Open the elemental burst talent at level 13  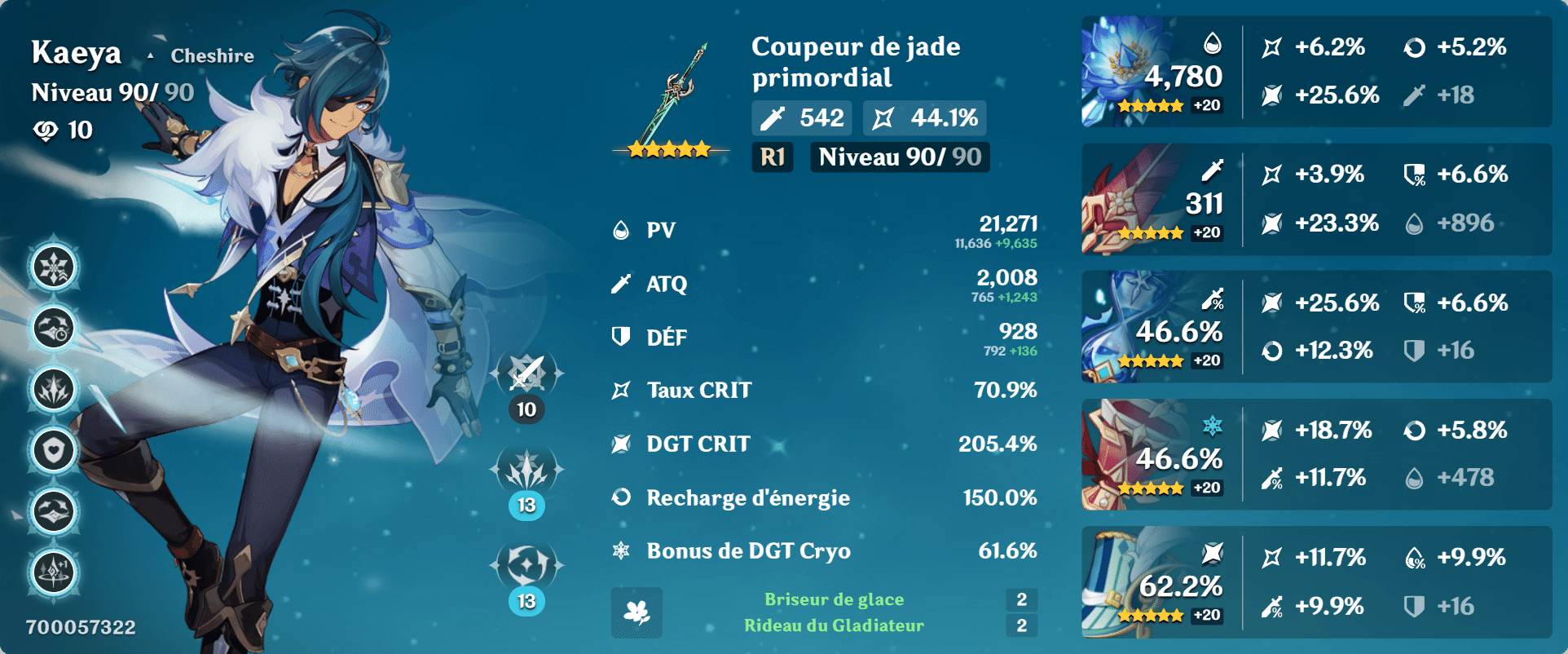tap(525, 563)
